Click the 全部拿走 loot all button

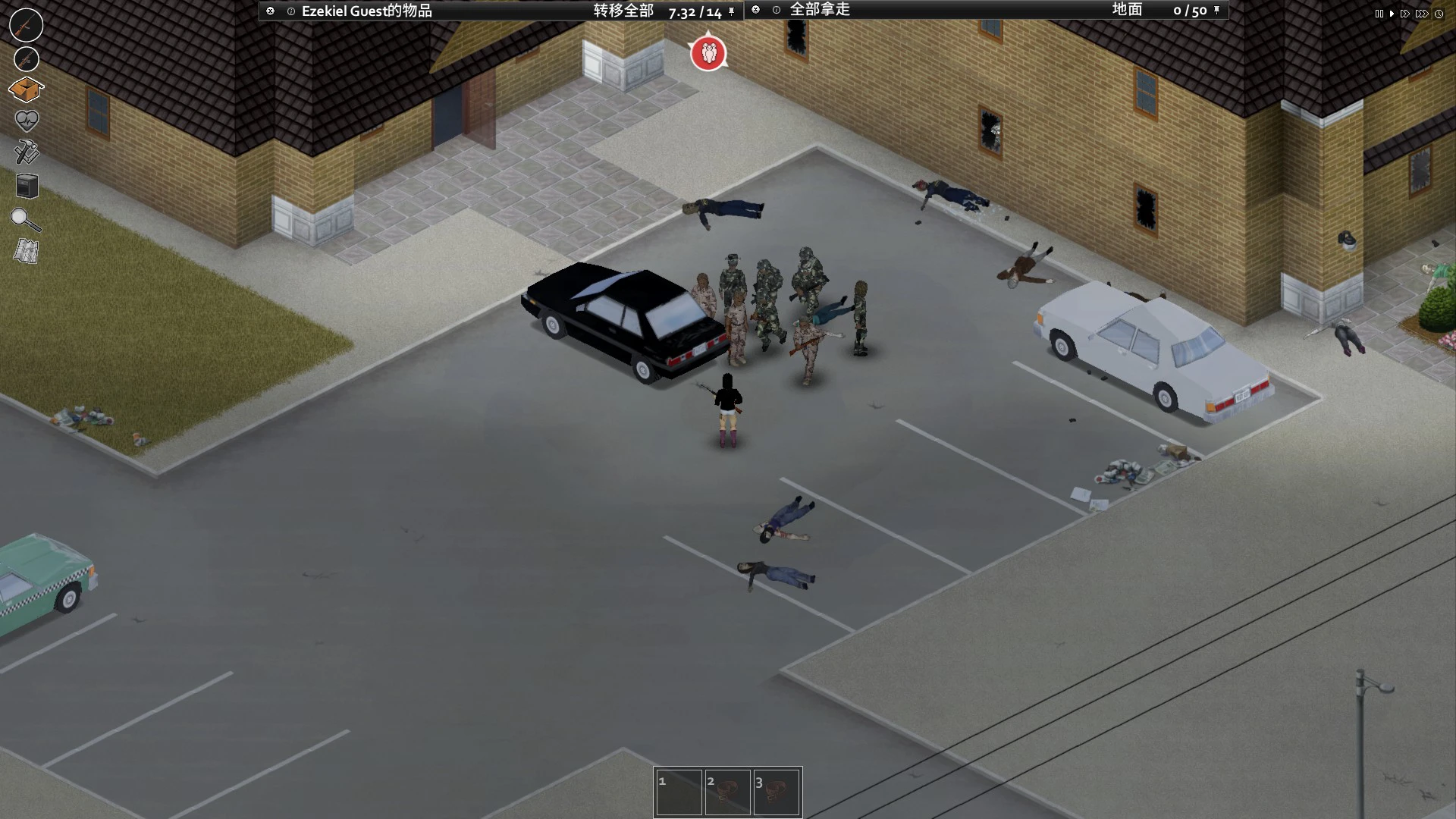pyautogui.click(x=820, y=10)
